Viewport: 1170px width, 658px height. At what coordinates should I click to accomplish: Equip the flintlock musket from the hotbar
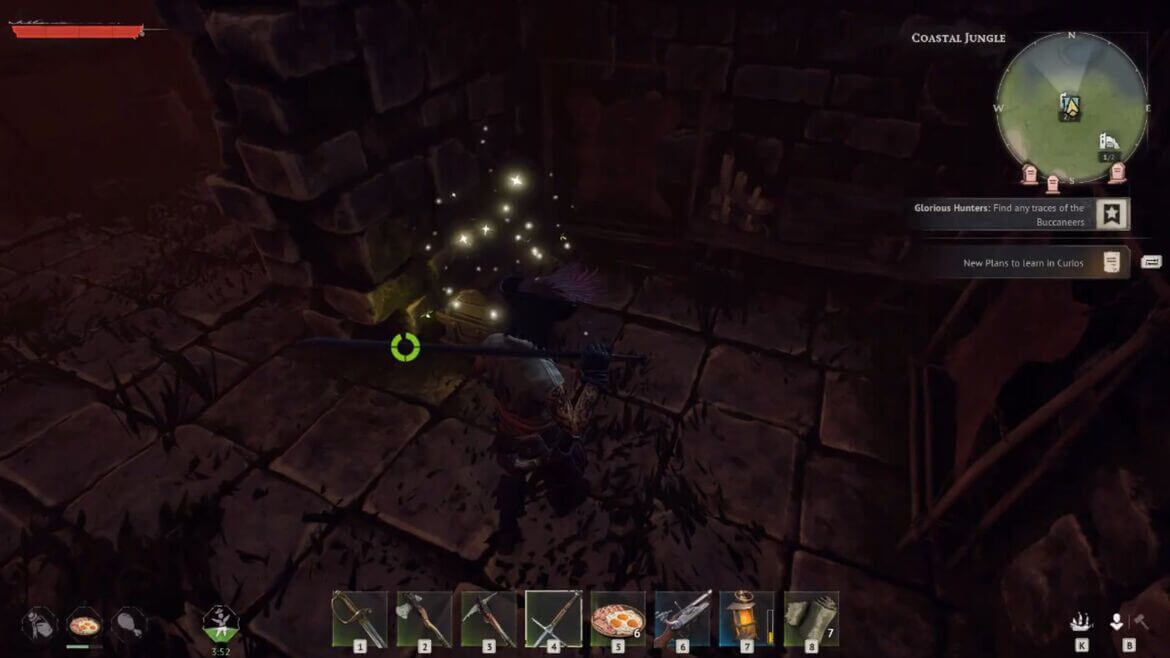[x=682, y=619]
